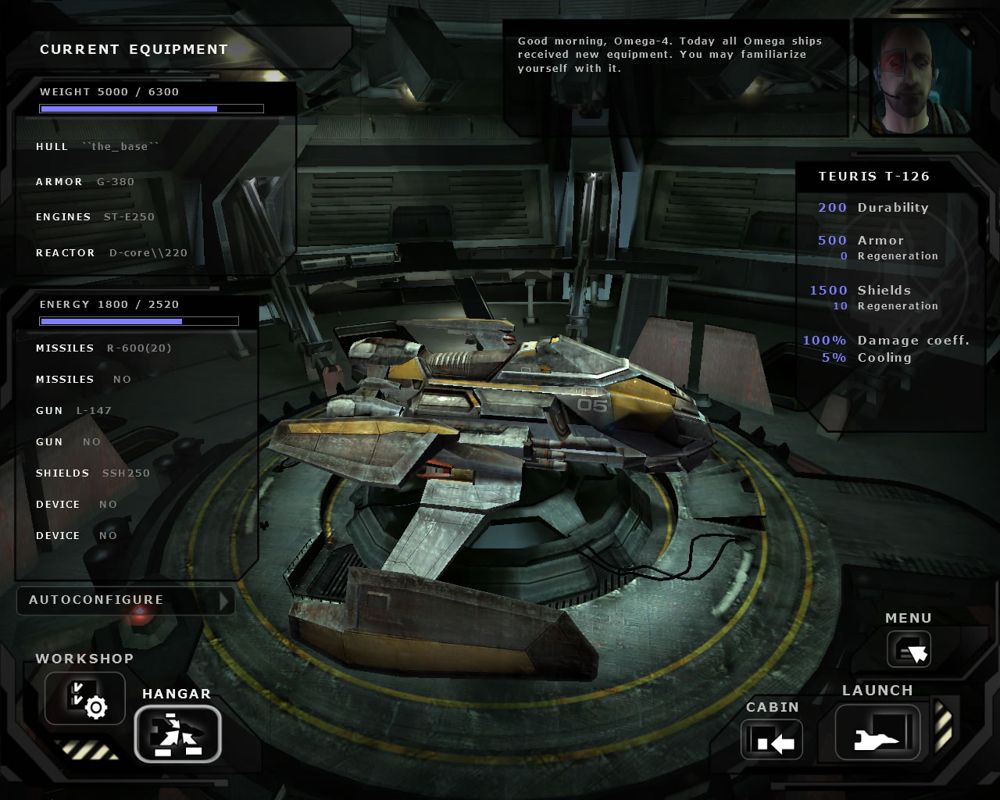The height and width of the screenshot is (800, 1000).
Task: Open the Workshop screen
Action: pos(85,698)
